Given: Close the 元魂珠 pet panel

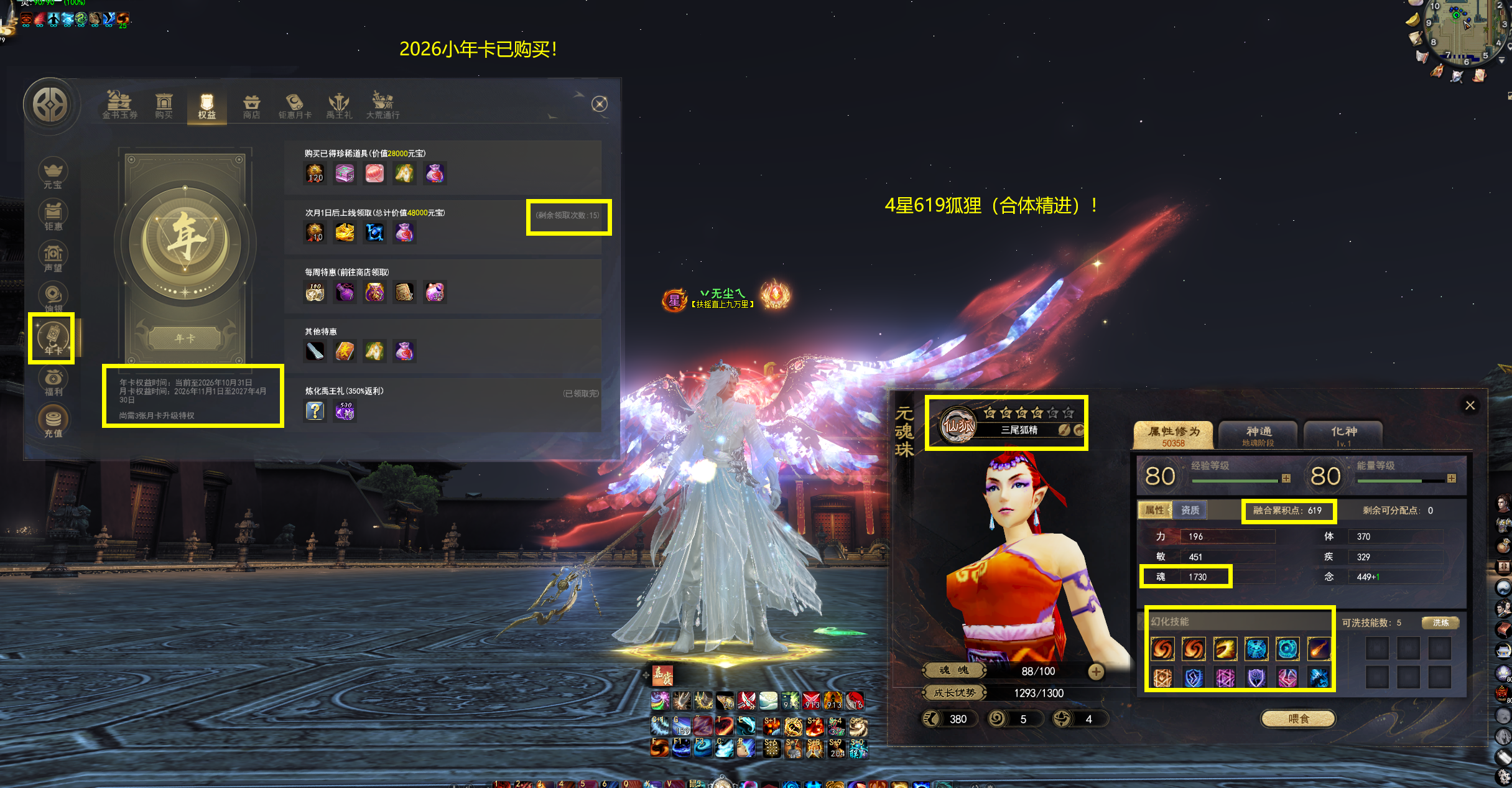Looking at the screenshot, I should 1470,406.
